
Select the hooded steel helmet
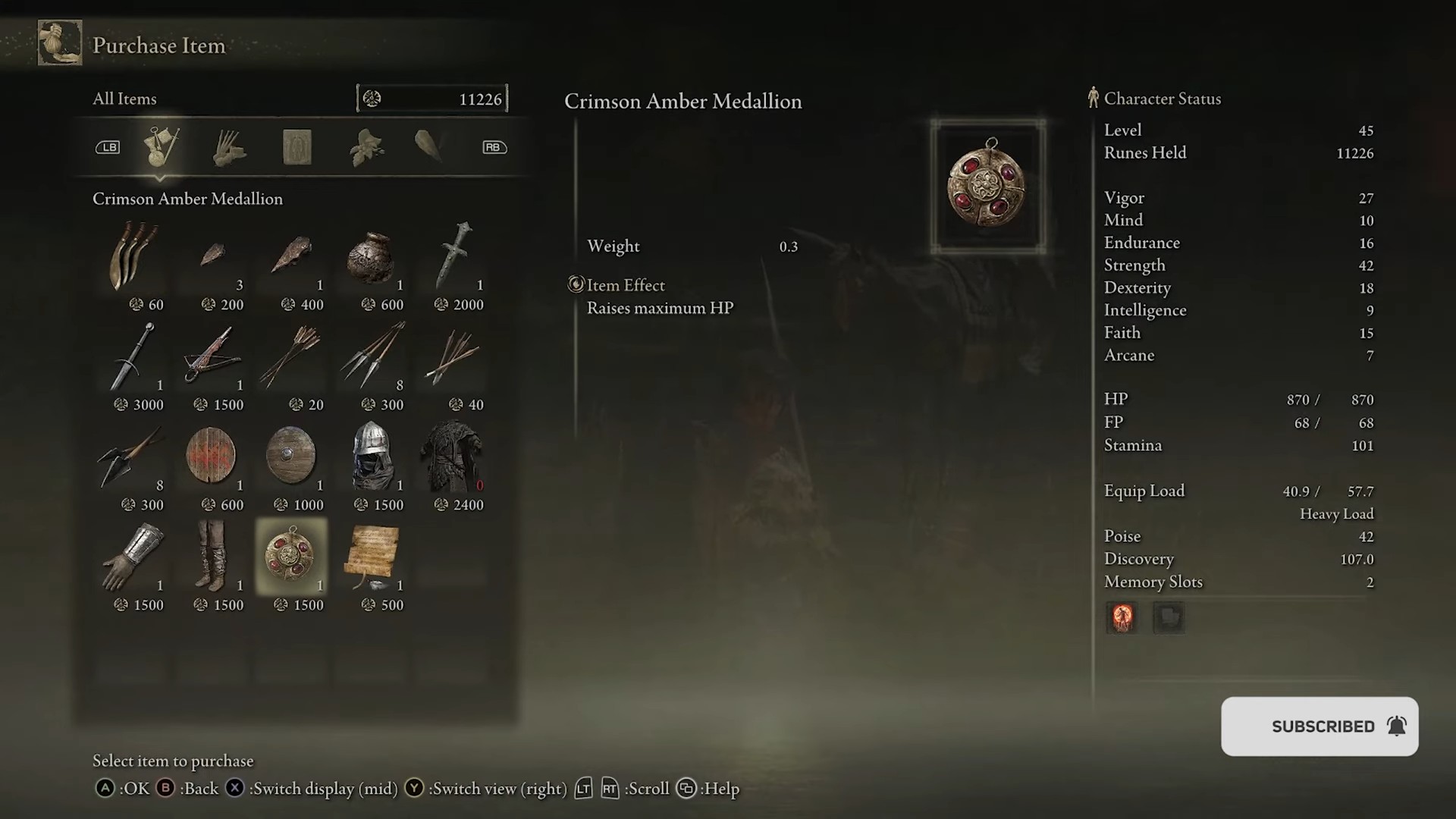(372, 457)
